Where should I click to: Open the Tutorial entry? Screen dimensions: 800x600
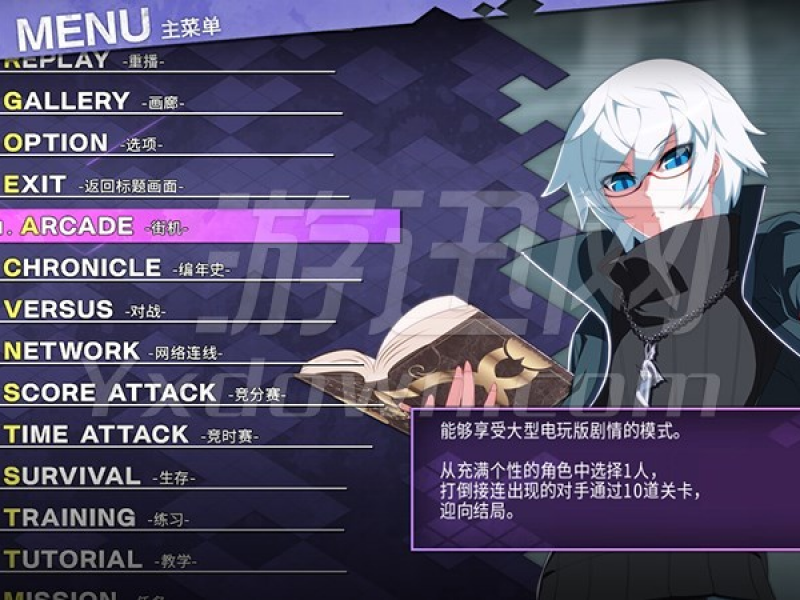coord(74,559)
